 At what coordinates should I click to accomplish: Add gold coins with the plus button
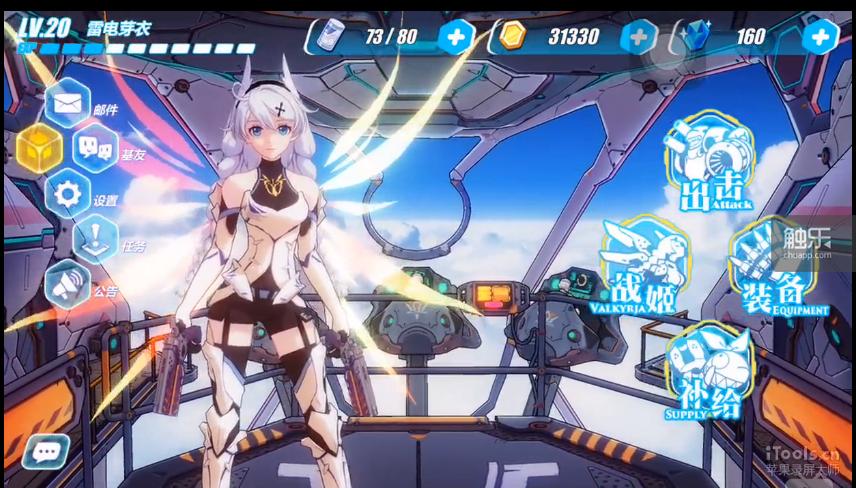tap(639, 37)
